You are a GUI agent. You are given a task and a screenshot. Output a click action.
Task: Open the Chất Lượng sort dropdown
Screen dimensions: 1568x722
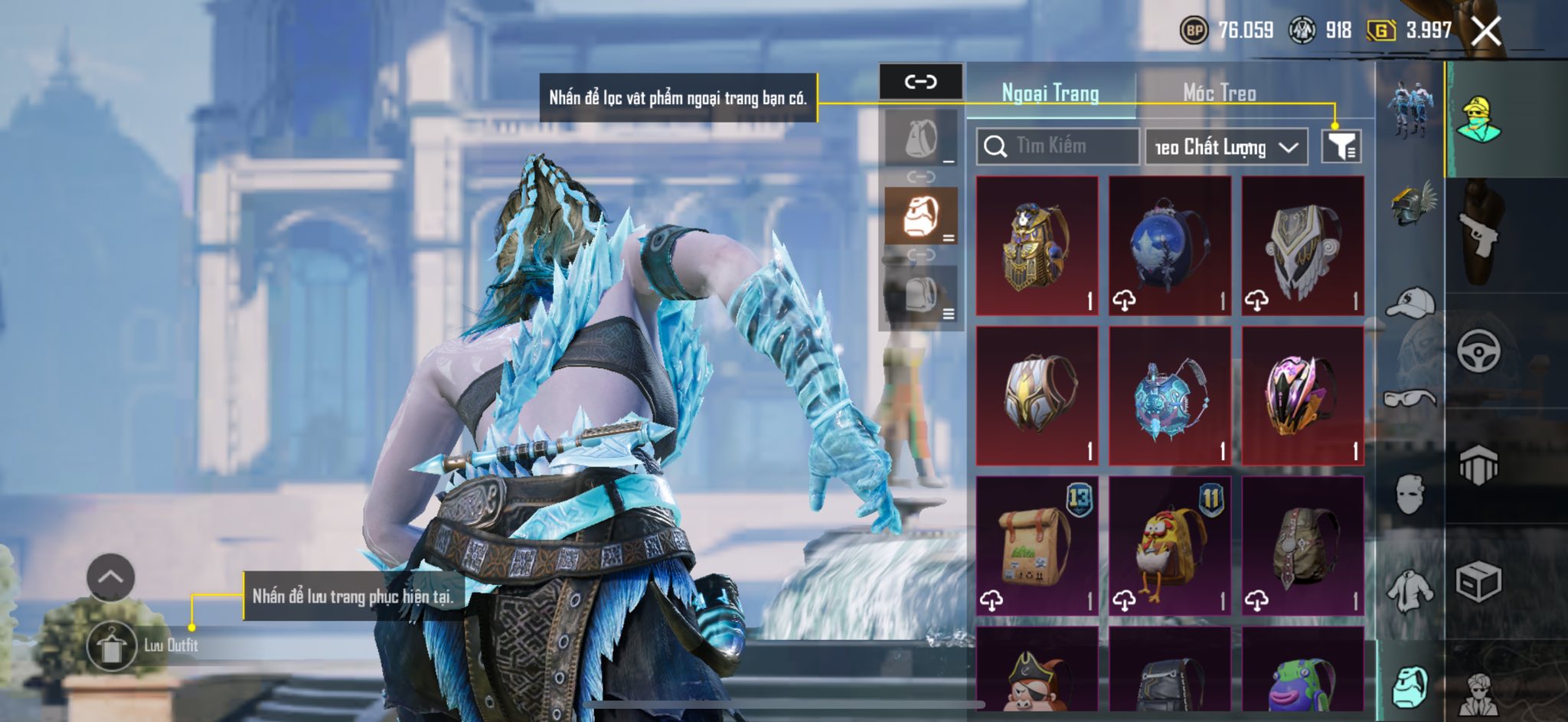tap(1226, 147)
